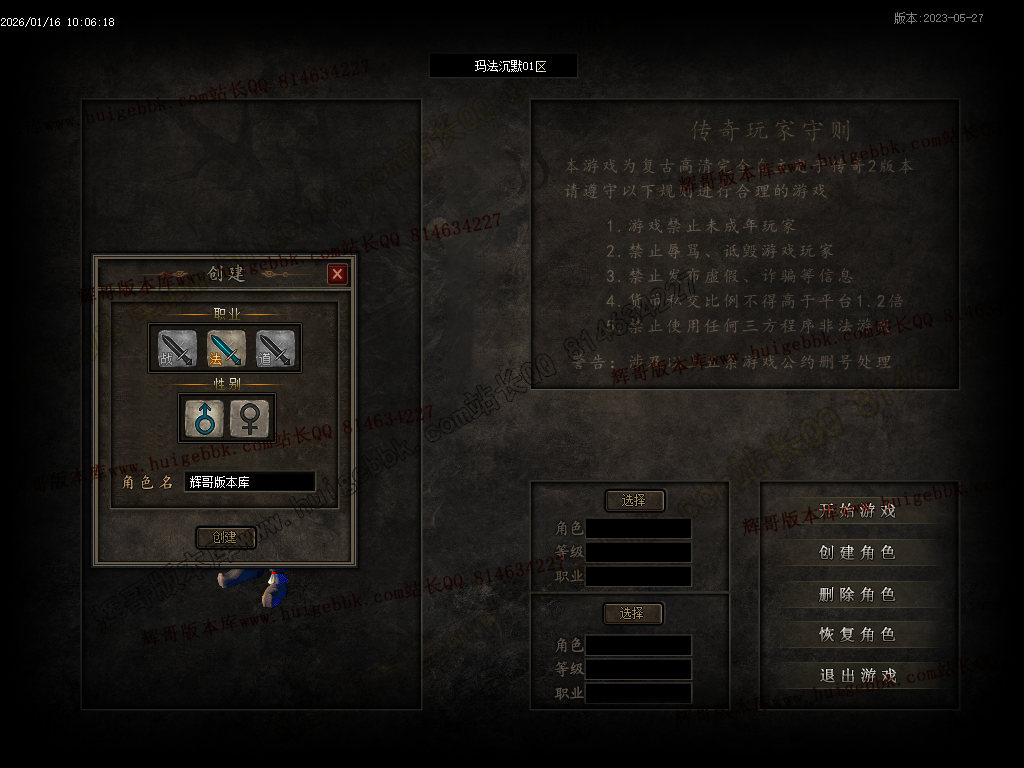Exit via the 退出游戏 menu entry
Image resolution: width=1024 pixels, height=768 pixels.
click(x=857, y=675)
